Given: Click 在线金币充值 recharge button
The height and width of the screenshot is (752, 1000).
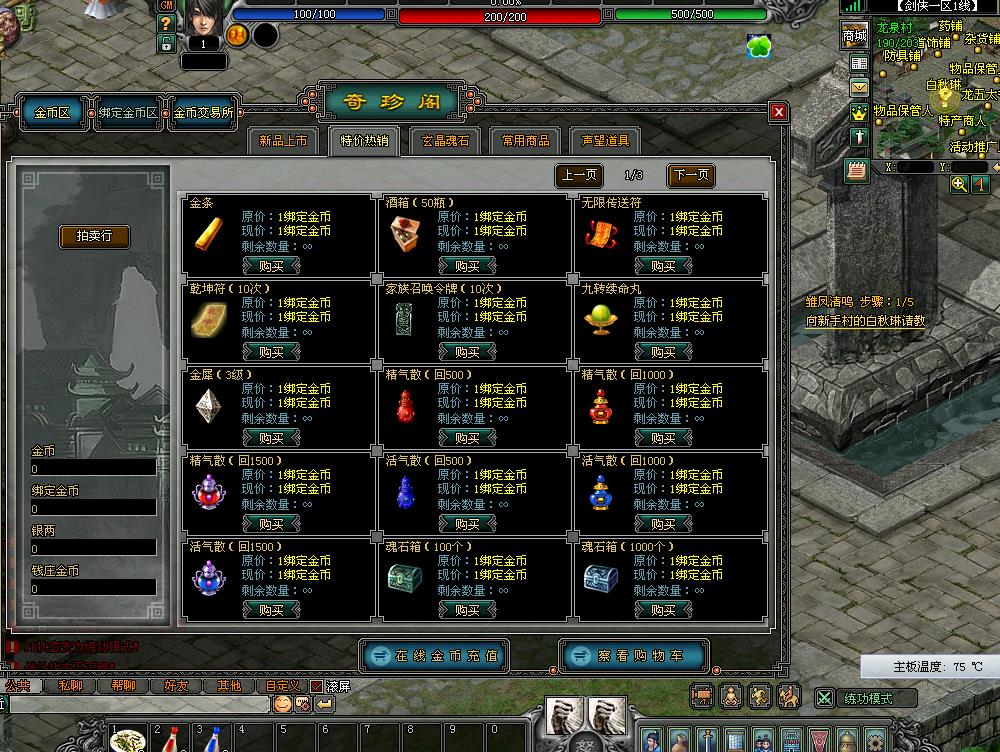Looking at the screenshot, I should coord(435,656).
